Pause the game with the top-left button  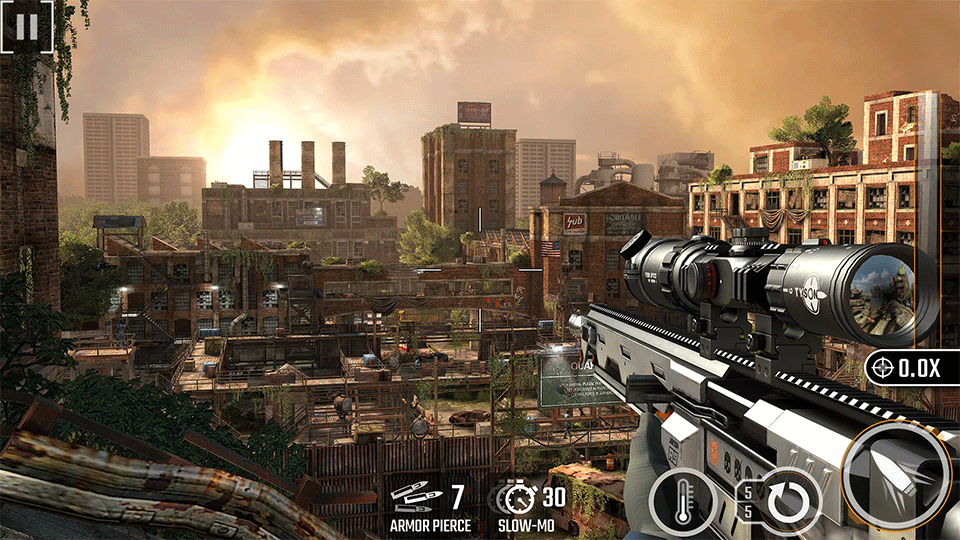tap(26, 26)
